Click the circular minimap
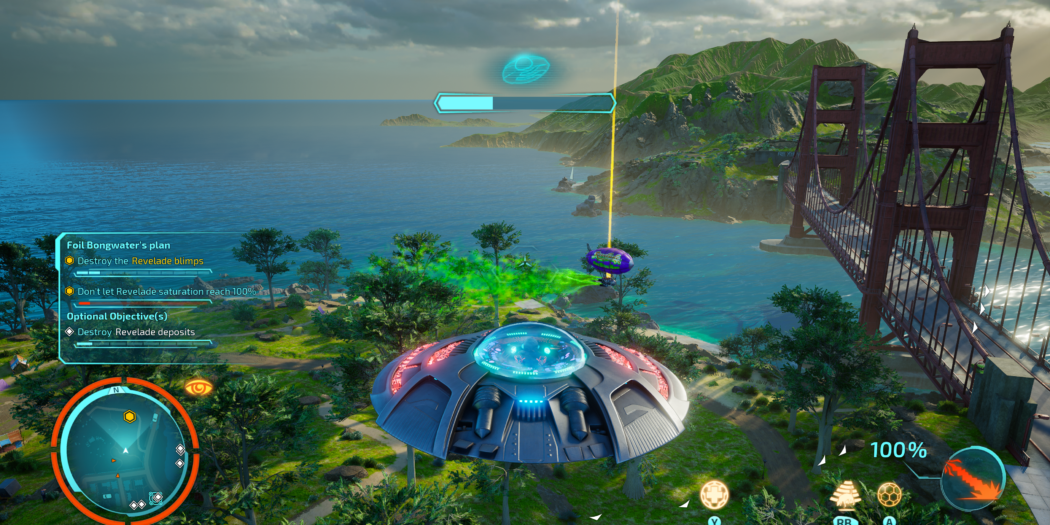Image resolution: width=1050 pixels, height=525 pixels. click(125, 447)
